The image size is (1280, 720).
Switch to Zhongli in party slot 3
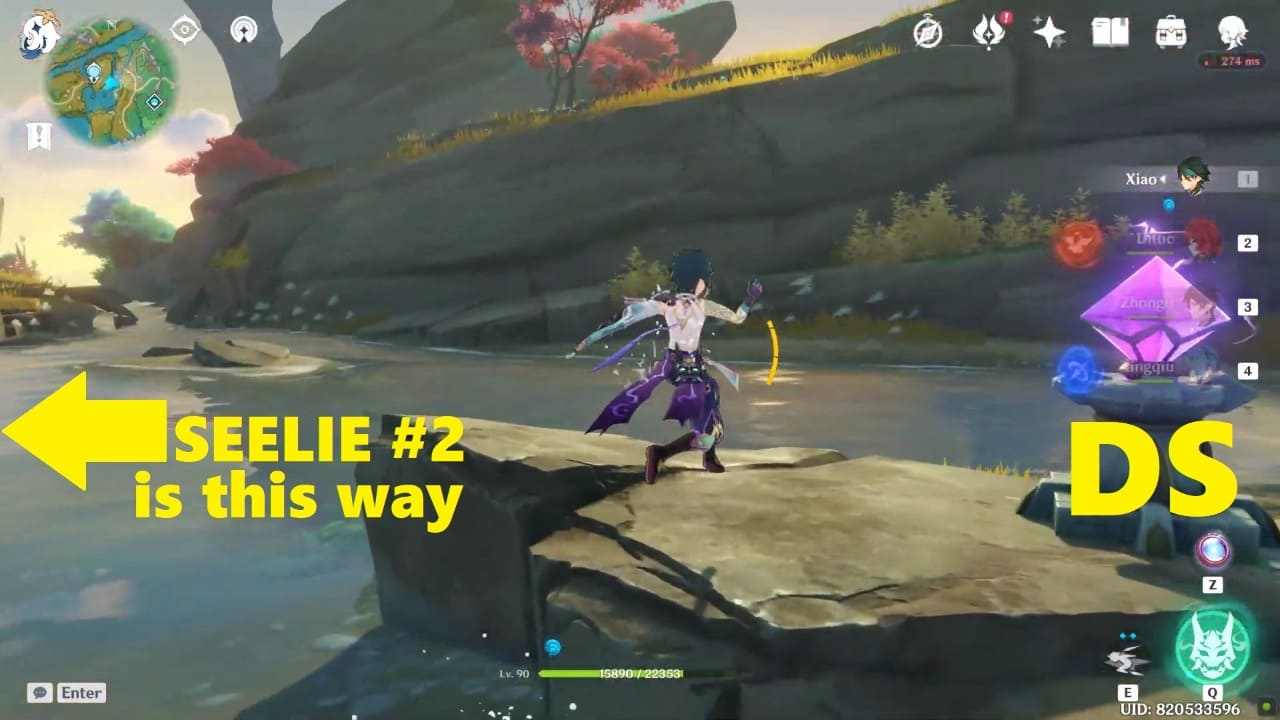click(1196, 305)
